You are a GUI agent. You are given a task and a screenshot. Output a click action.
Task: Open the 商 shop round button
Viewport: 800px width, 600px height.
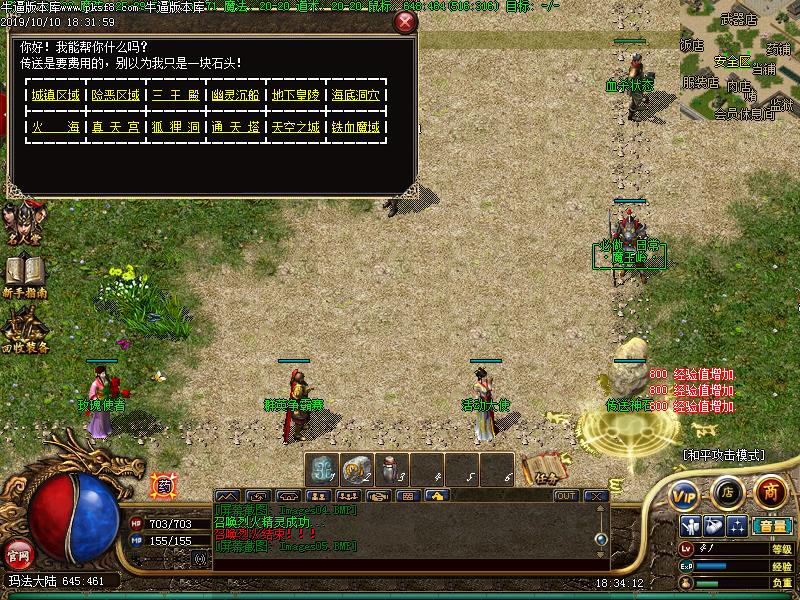point(769,491)
